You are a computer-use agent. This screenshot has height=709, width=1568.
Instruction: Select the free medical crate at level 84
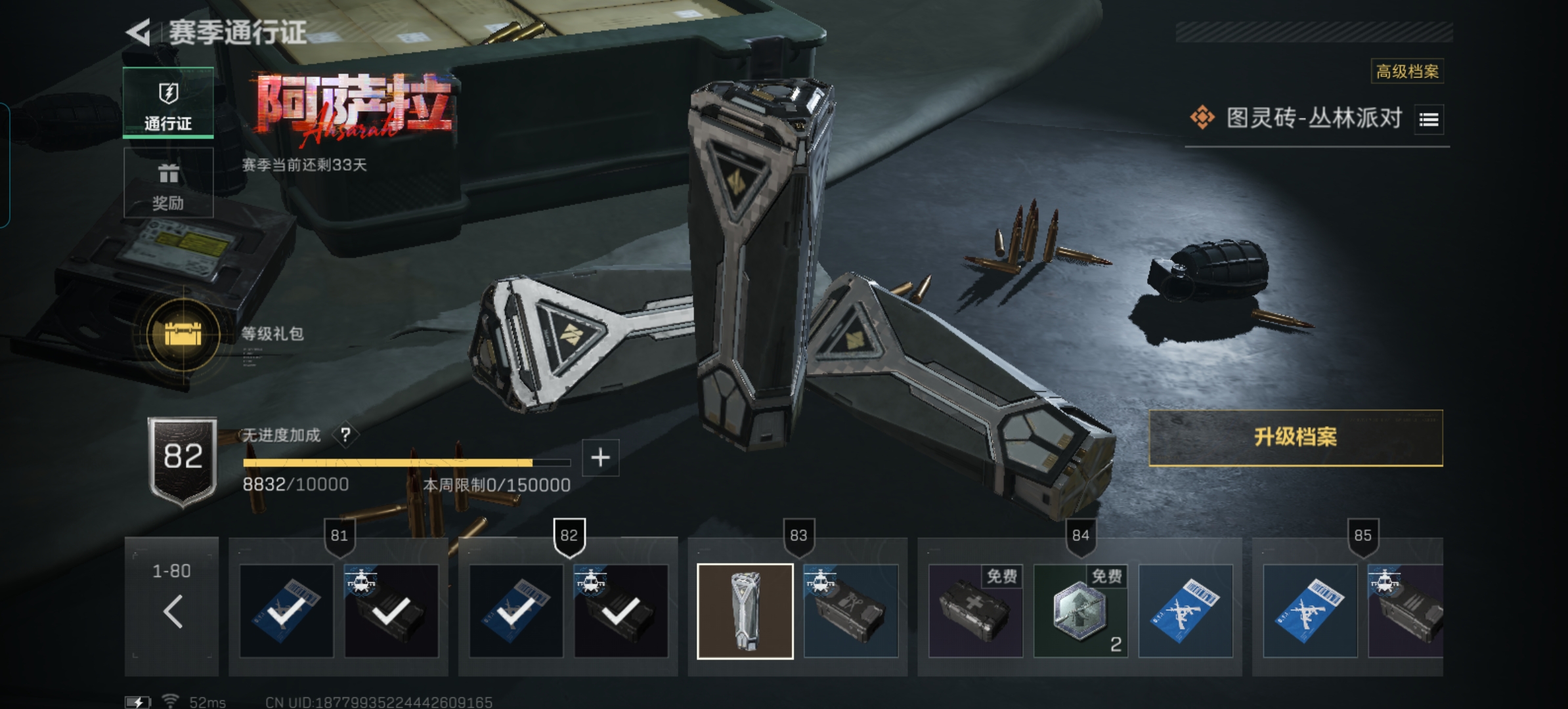[975, 611]
